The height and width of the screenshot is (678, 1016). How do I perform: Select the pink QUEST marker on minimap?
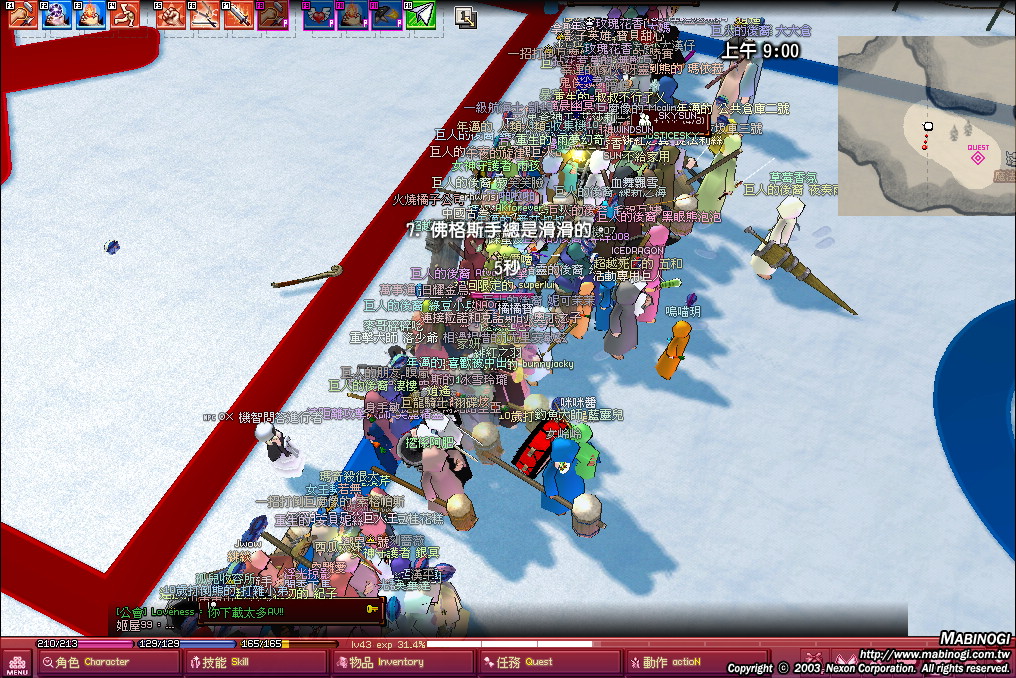(x=978, y=157)
